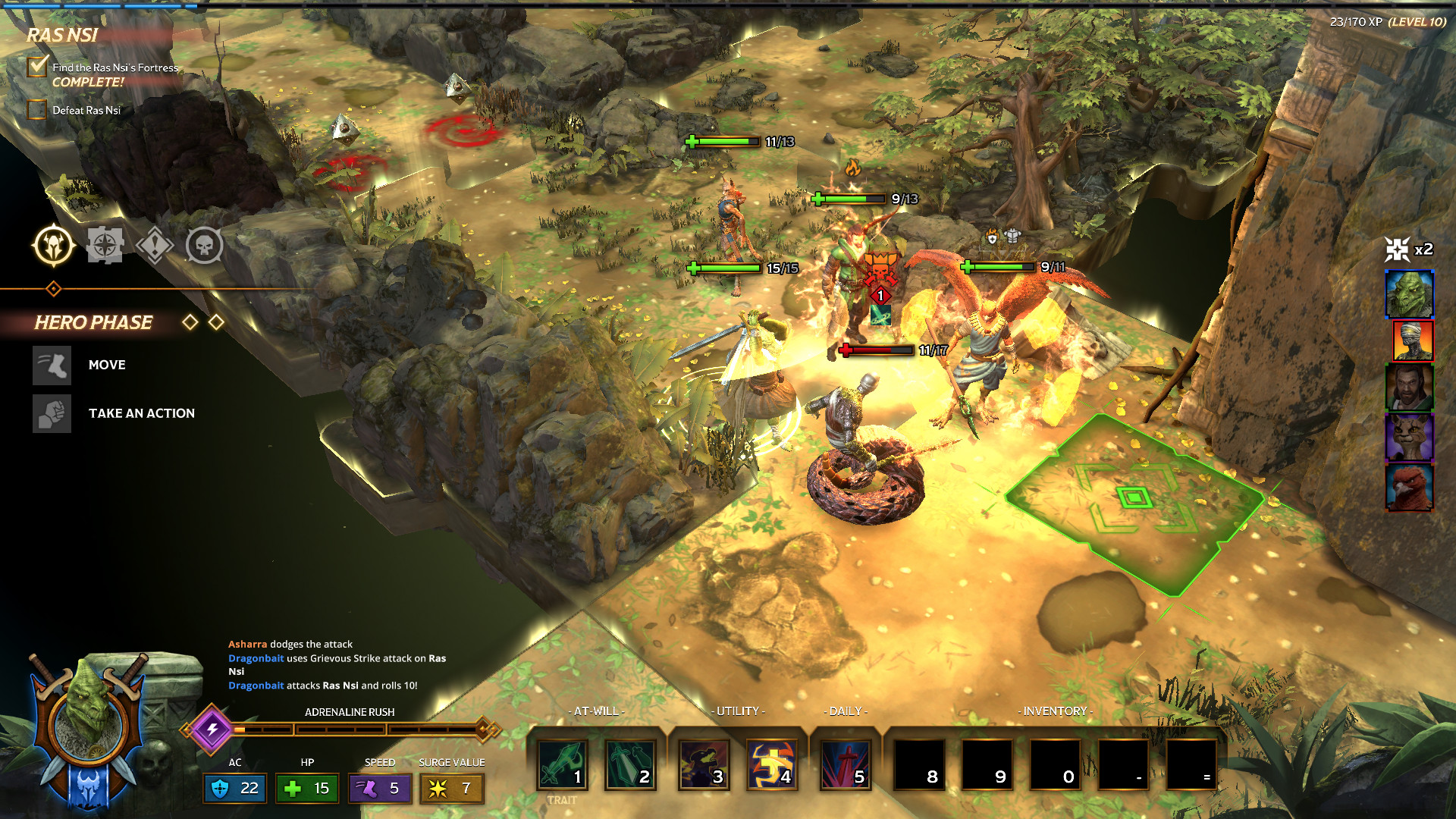
Task: Use the green sword at-will power in slot 1
Action: click(562, 764)
